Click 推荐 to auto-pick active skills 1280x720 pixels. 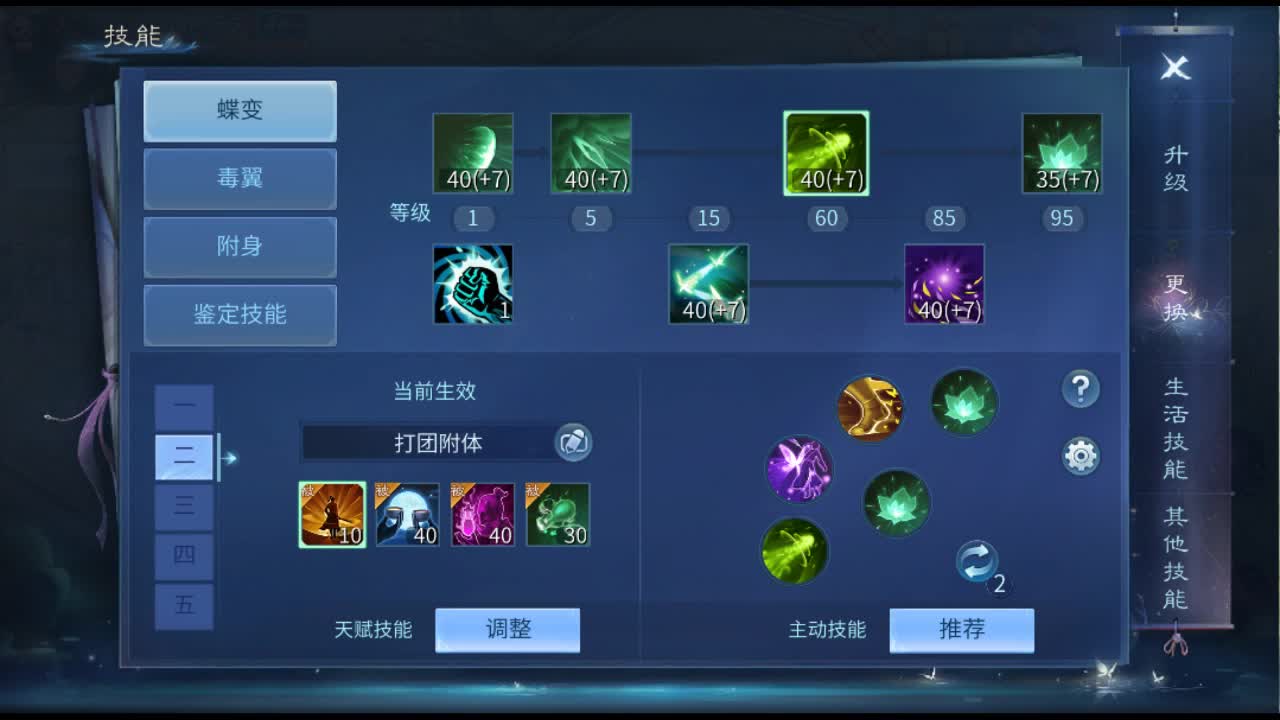[x=962, y=629]
